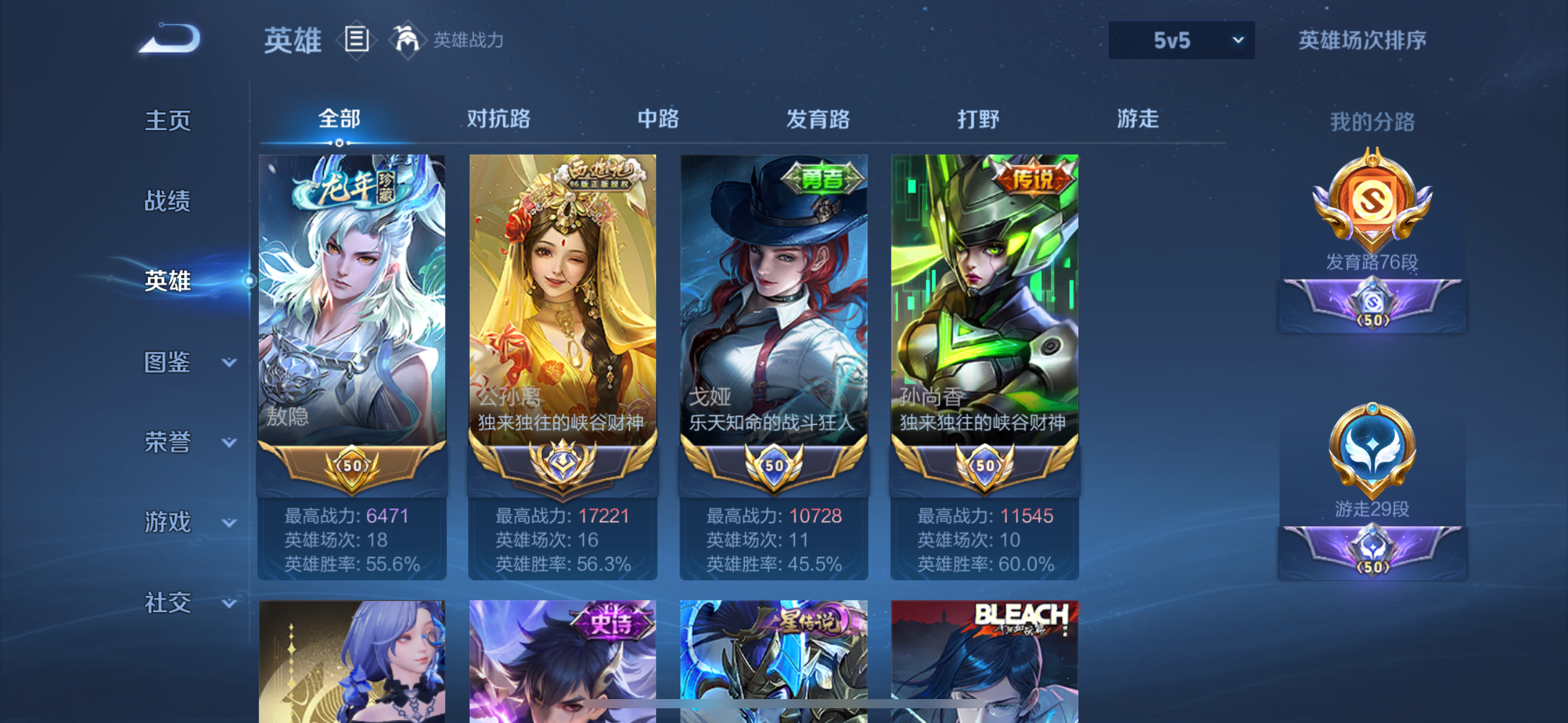Open the hero list icon beside 英雄 title

(x=356, y=40)
